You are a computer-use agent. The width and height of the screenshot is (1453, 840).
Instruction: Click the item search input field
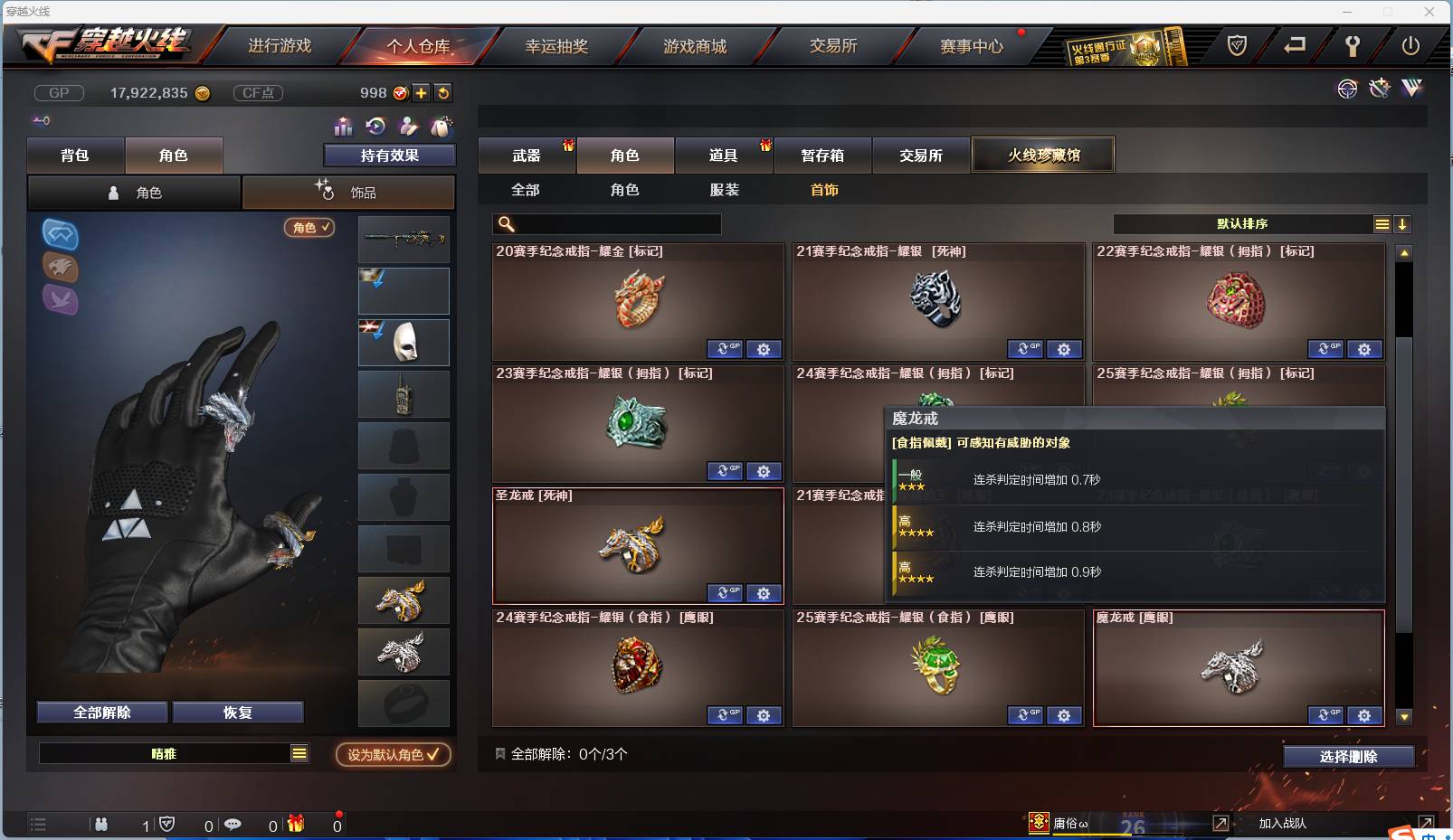[x=606, y=224]
